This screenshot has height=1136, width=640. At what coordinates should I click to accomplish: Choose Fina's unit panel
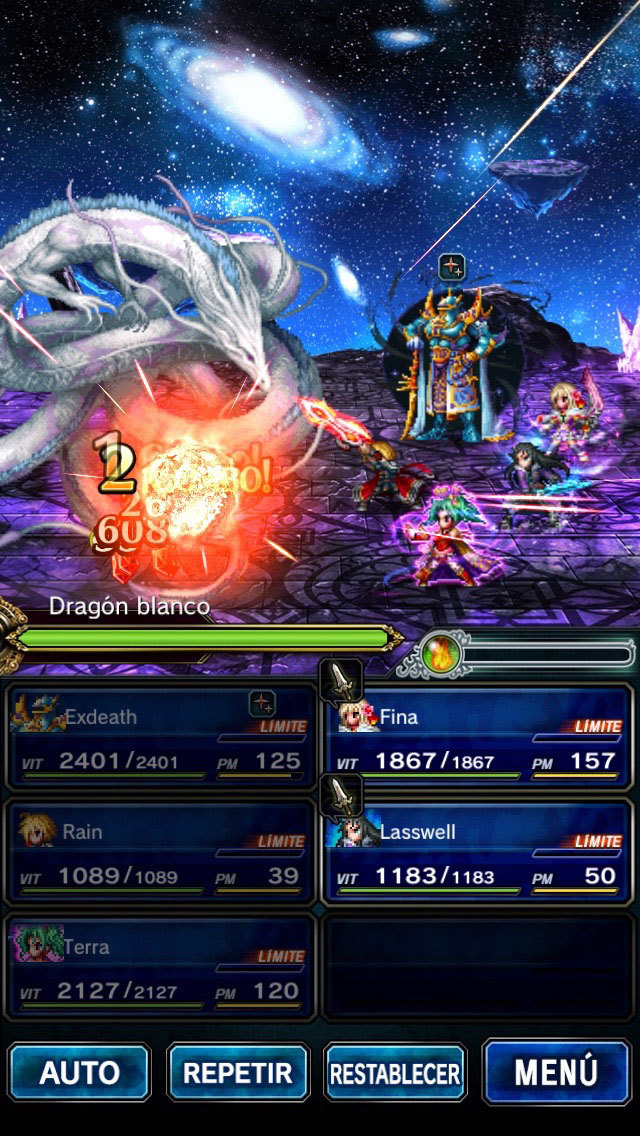tap(478, 738)
